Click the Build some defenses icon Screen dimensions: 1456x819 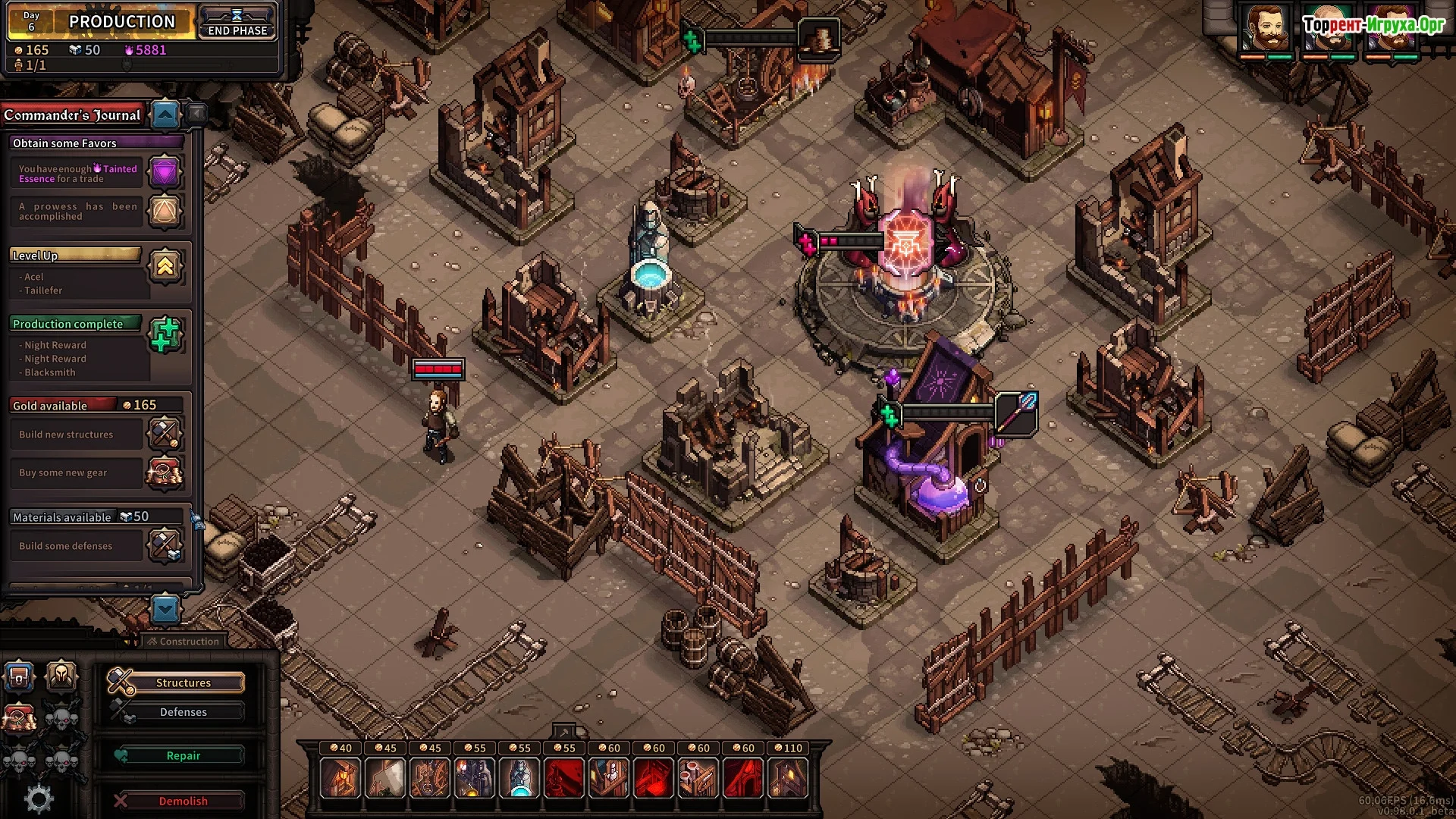164,545
